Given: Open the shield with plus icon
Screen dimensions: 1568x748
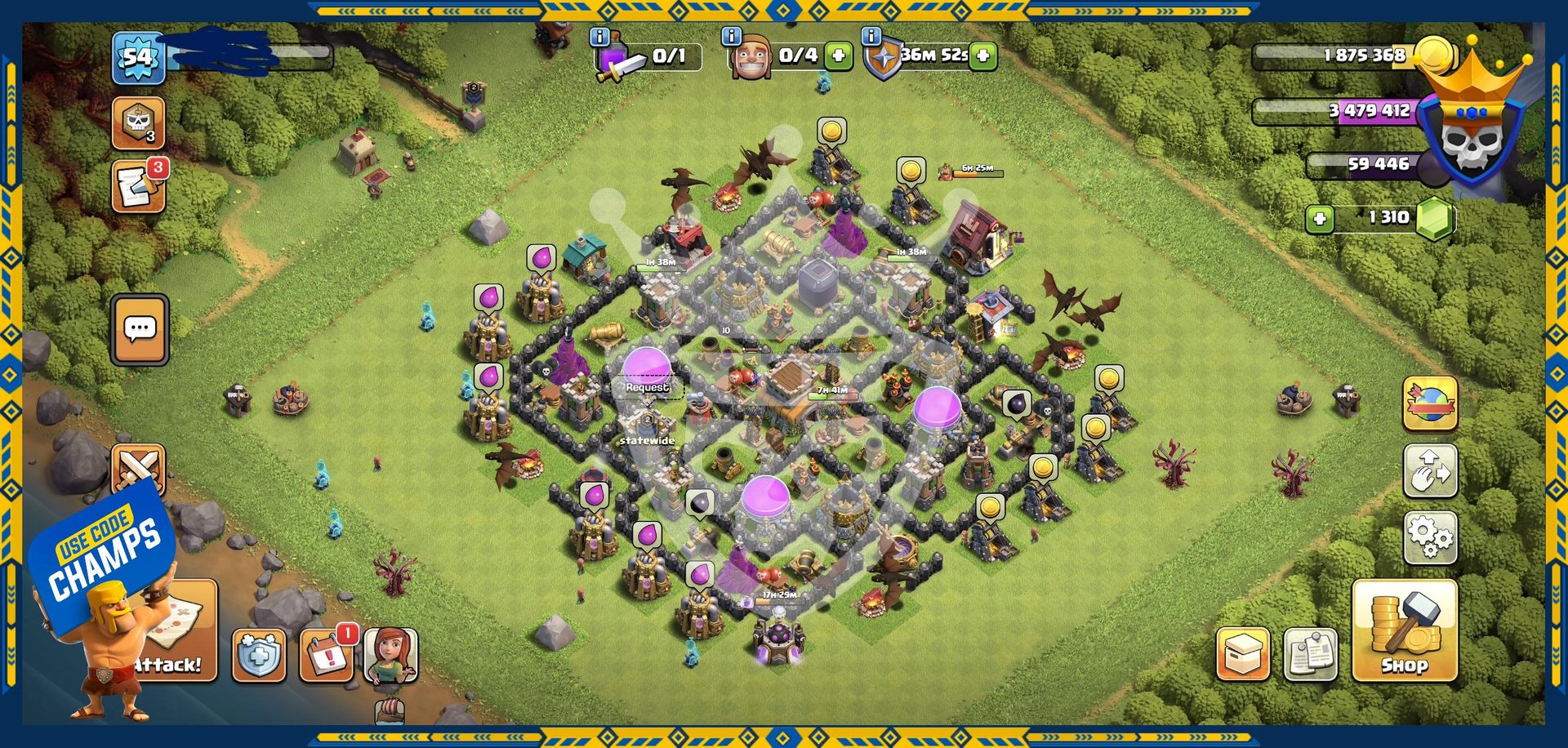Looking at the screenshot, I should pos(259,655).
